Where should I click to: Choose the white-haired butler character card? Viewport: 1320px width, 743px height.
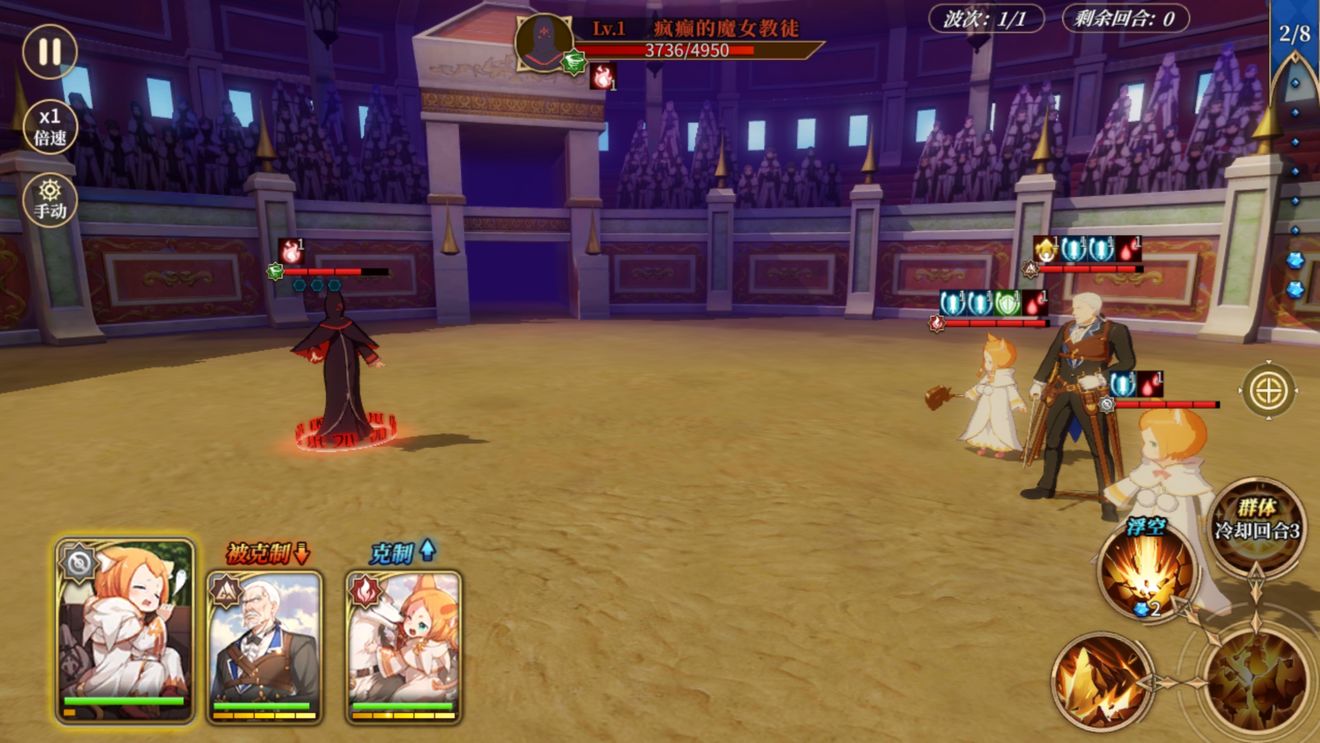[x=265, y=646]
